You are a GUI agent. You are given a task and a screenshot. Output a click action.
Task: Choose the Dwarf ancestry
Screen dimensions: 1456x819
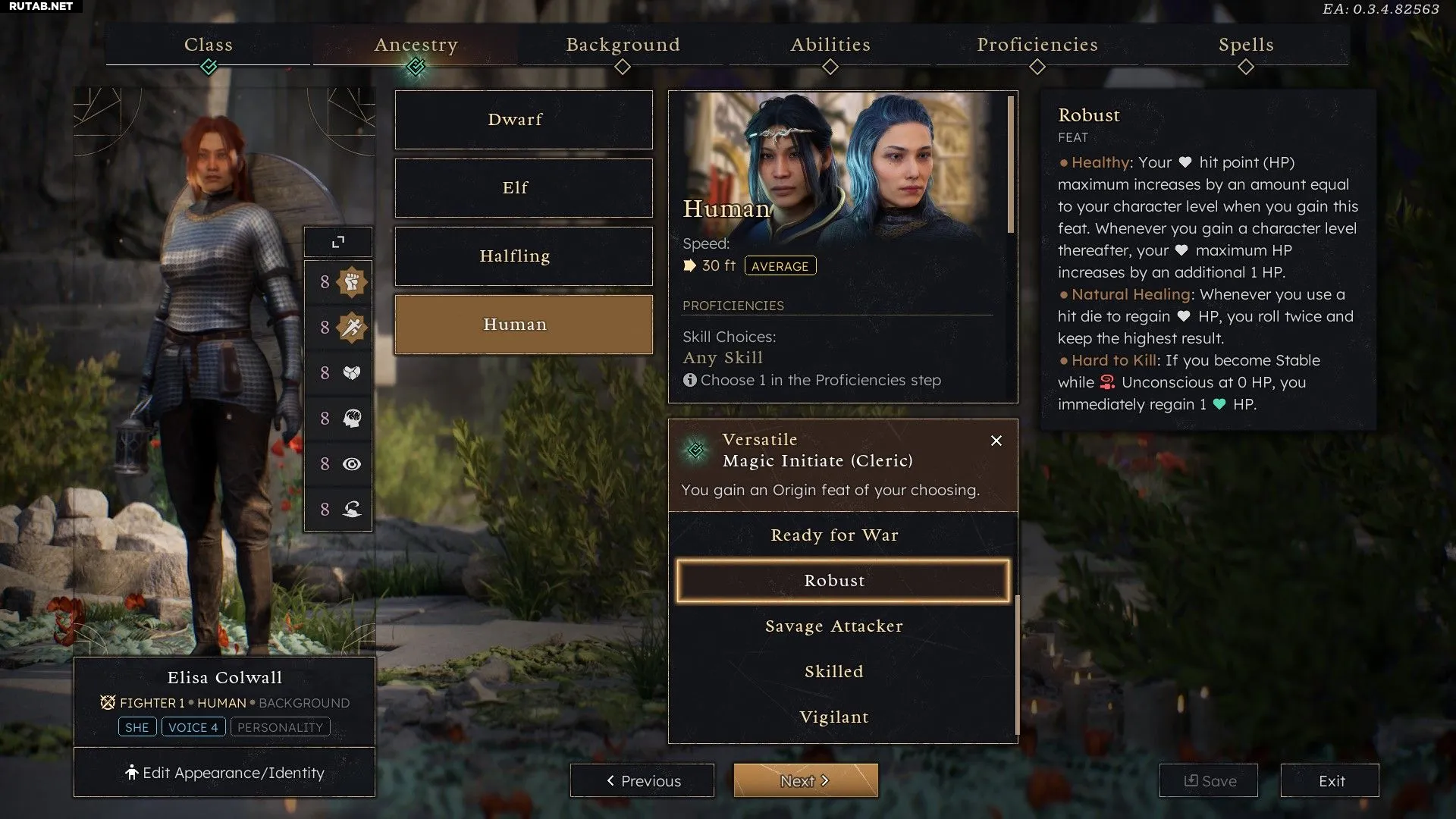[x=523, y=120]
